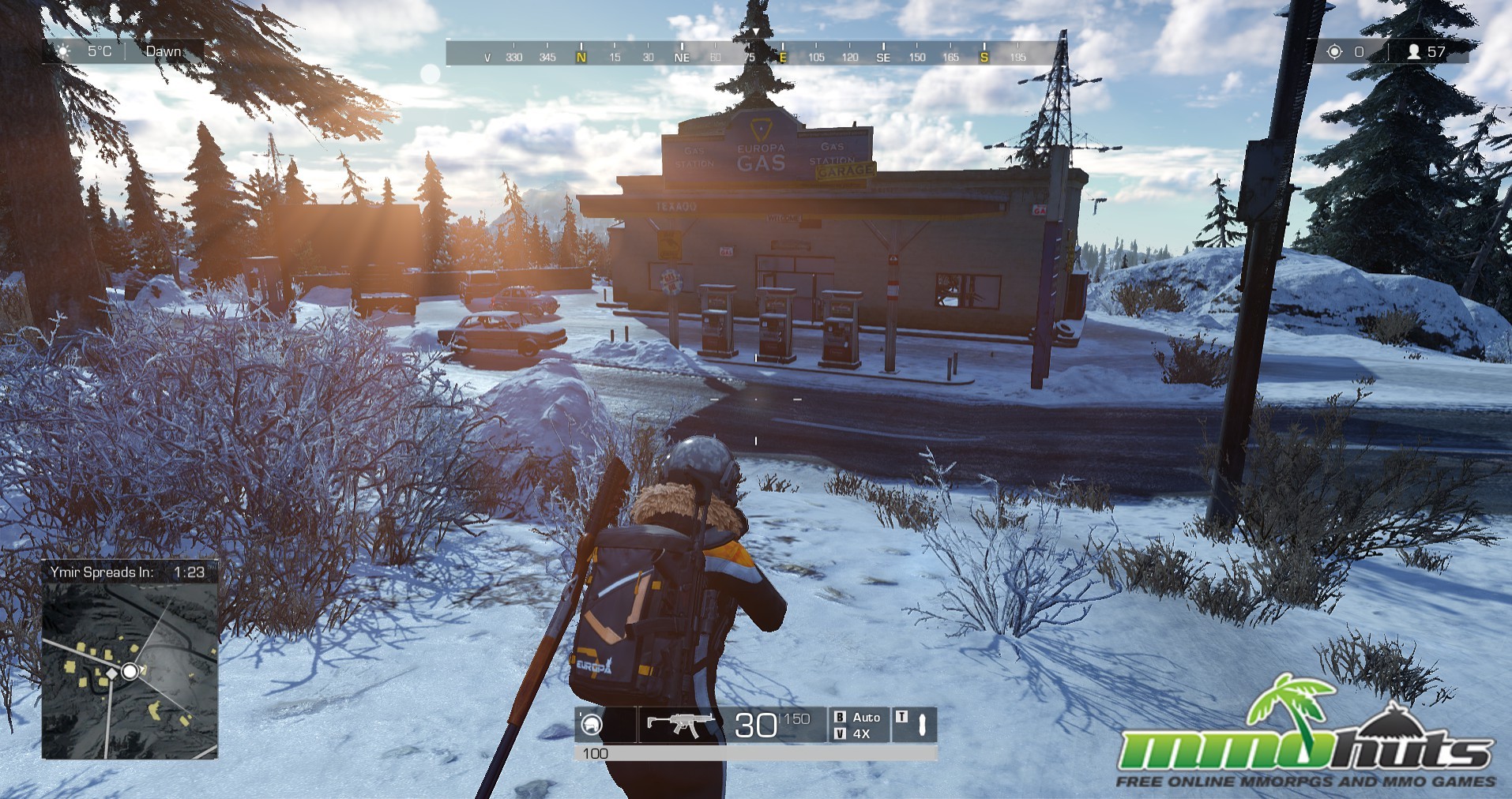Viewport: 1512px width, 799px height.
Task: Click the kill count crosshair icon
Action: pos(1334,51)
